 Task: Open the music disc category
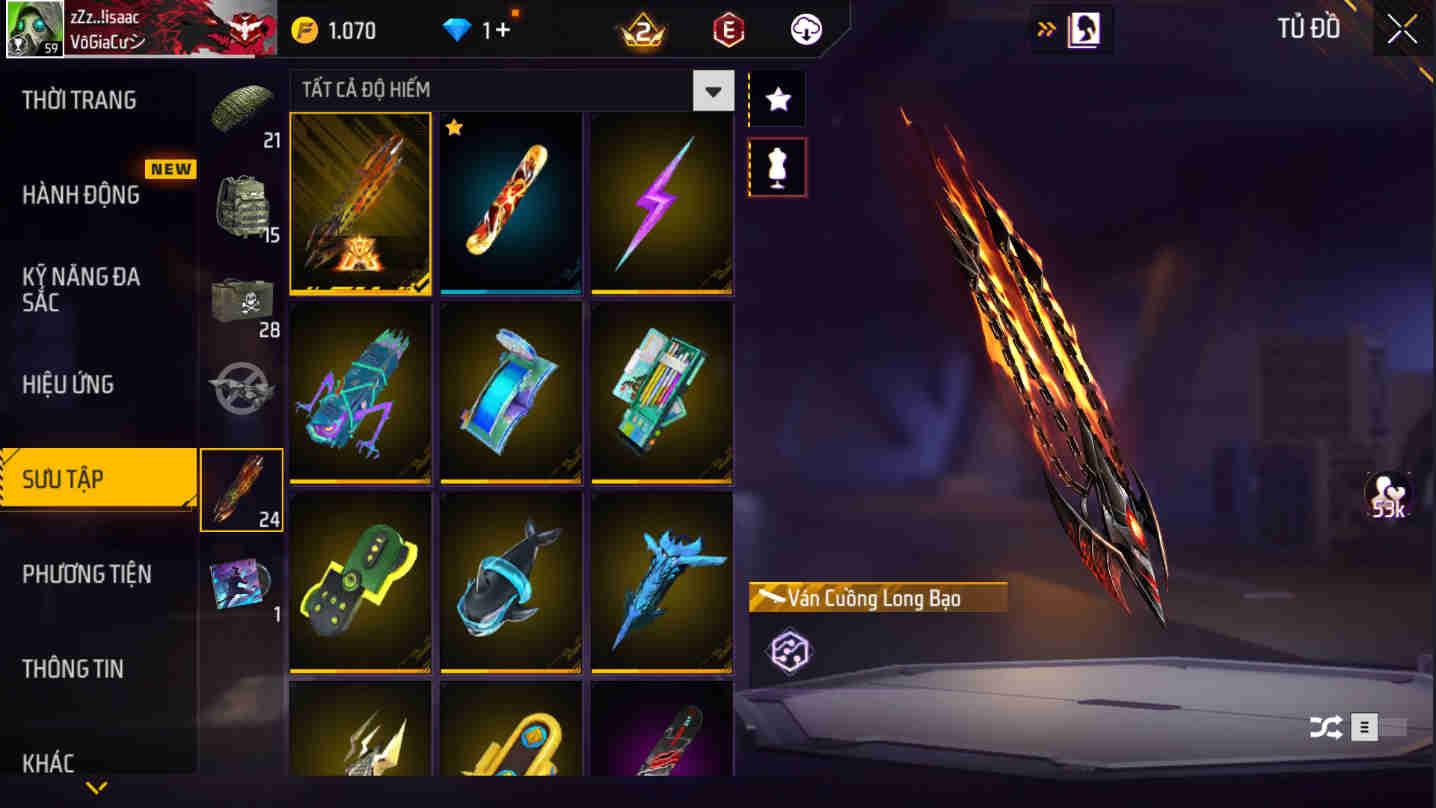pos(241,585)
